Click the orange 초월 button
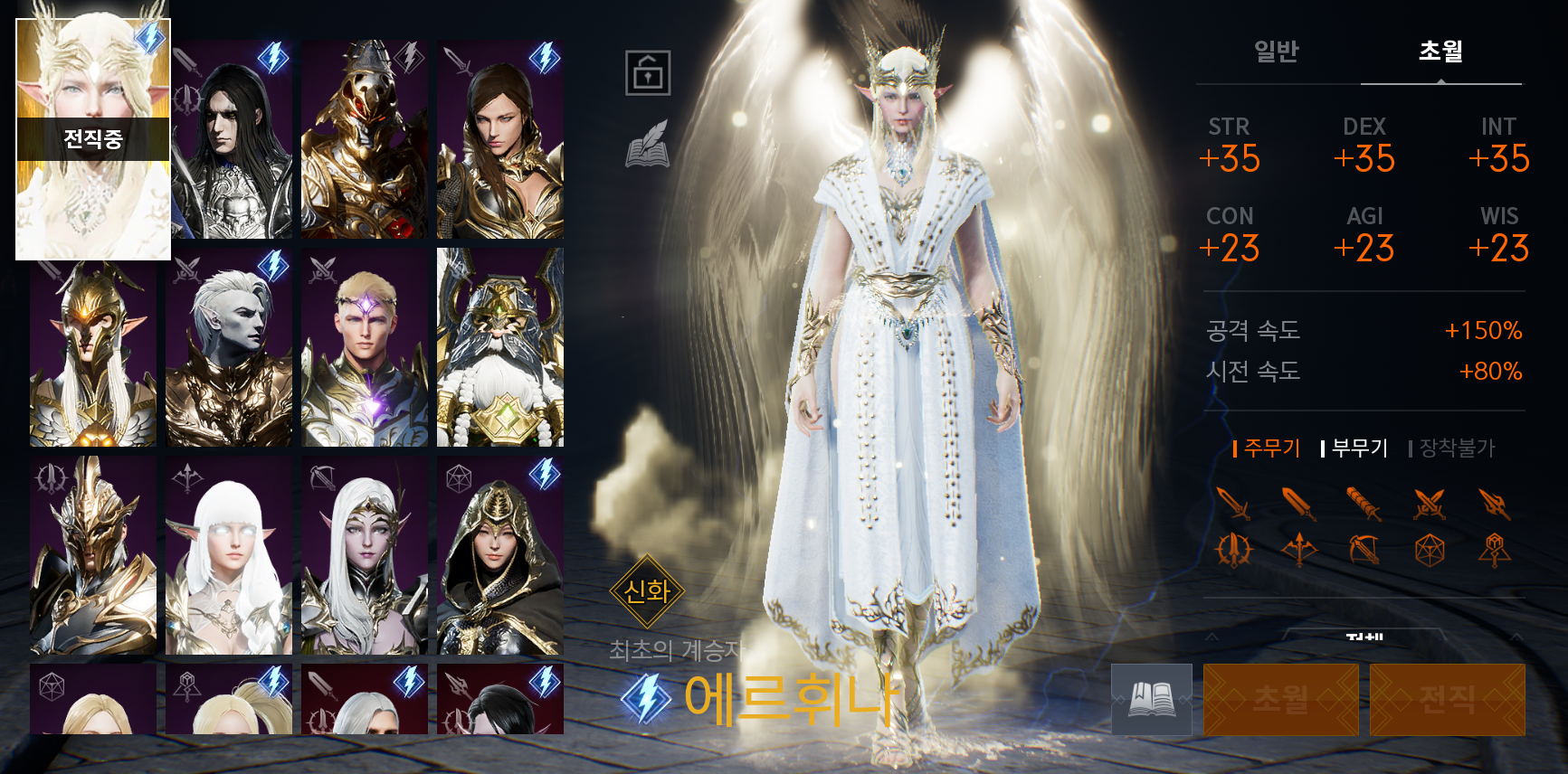Screen dimensions: 1568x774 [1280, 699]
